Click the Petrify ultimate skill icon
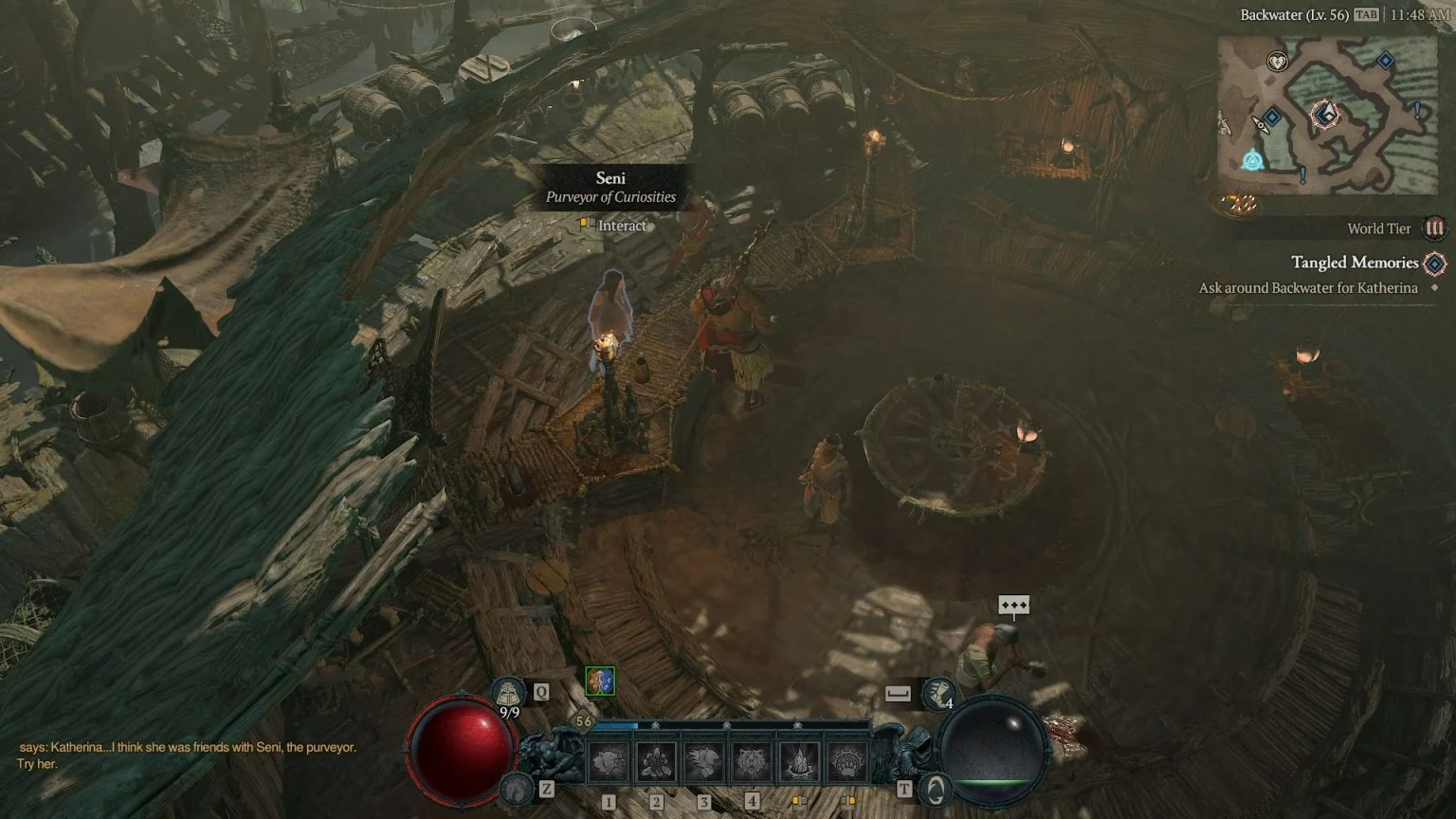Screen dimensions: 1456x819 (802, 759)
